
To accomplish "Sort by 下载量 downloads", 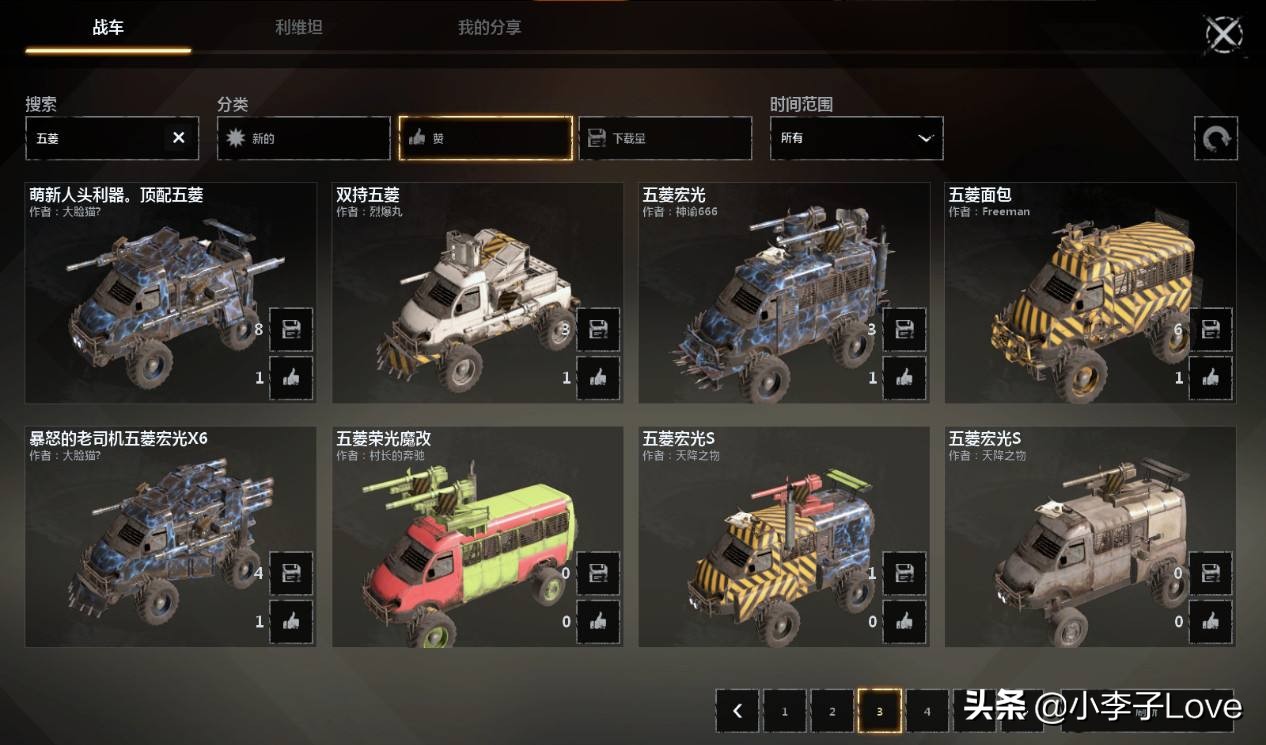I will [x=665, y=138].
